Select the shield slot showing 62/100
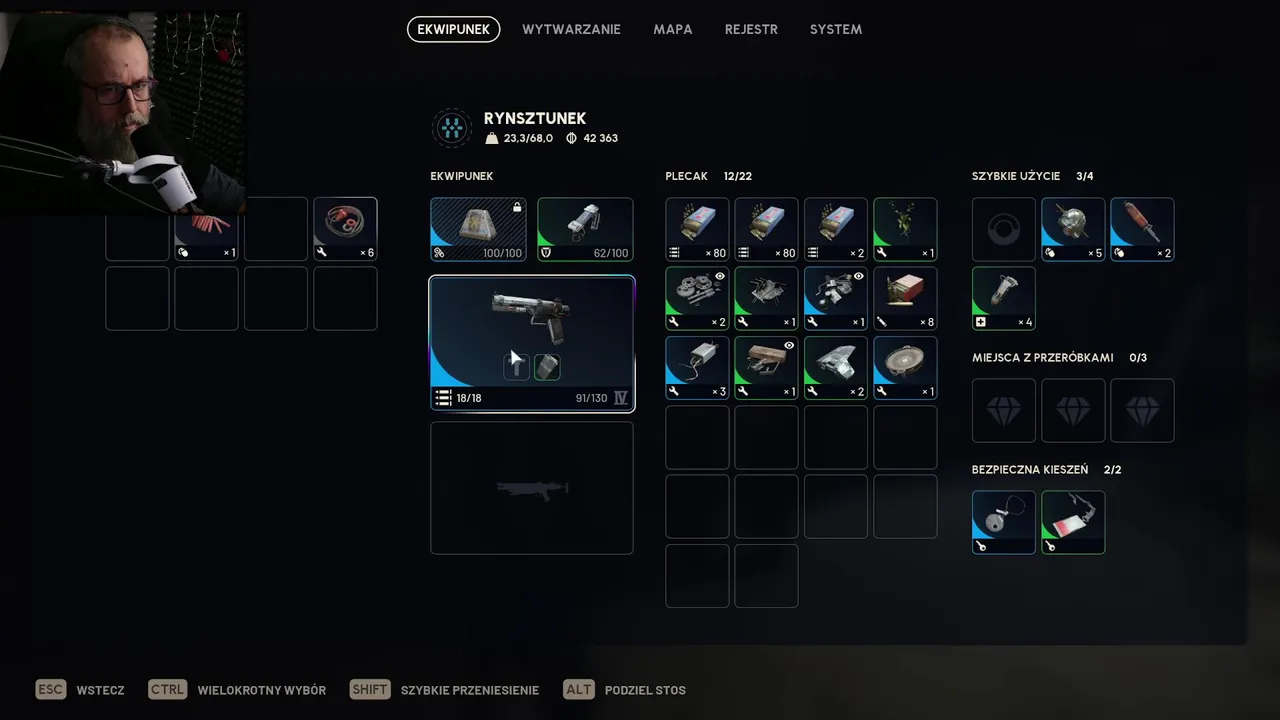Image resolution: width=1280 pixels, height=720 pixels. click(585, 229)
